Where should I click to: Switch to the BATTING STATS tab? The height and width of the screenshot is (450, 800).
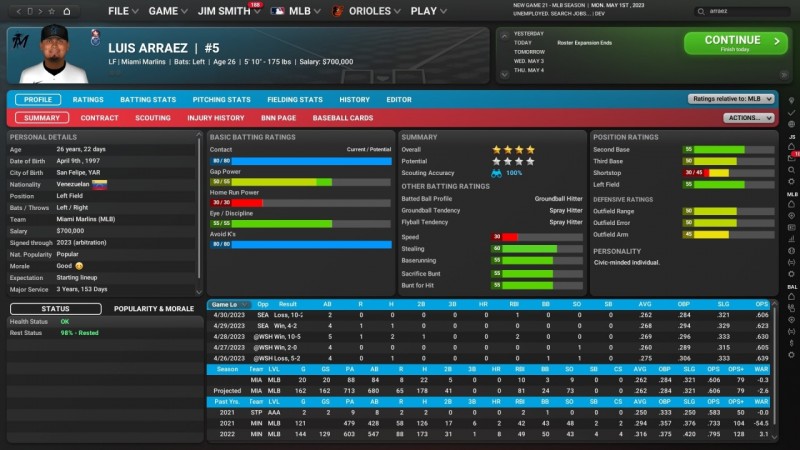click(148, 100)
